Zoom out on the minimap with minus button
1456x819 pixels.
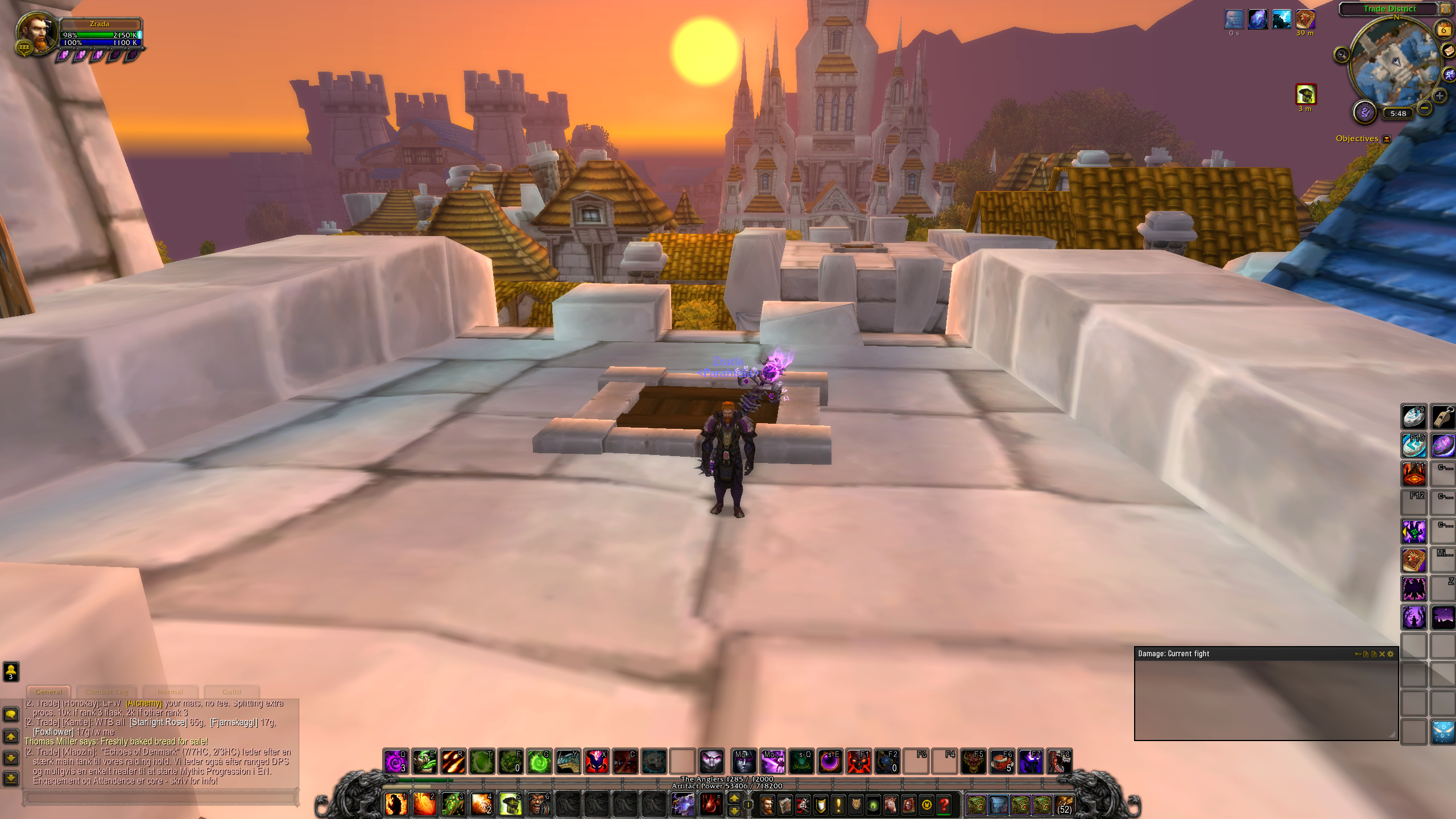coord(1424,108)
